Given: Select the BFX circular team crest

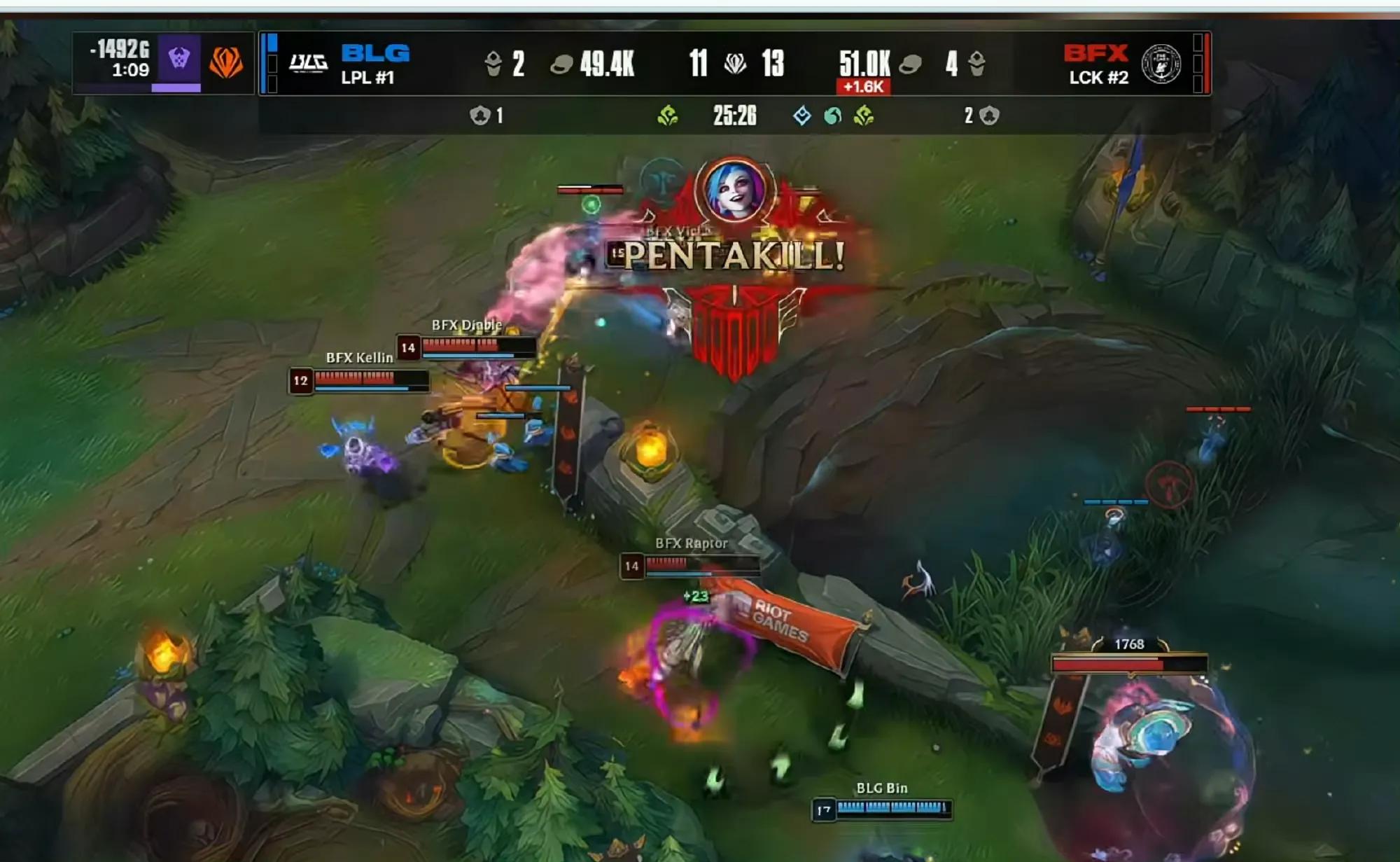Looking at the screenshot, I should [x=1161, y=64].
